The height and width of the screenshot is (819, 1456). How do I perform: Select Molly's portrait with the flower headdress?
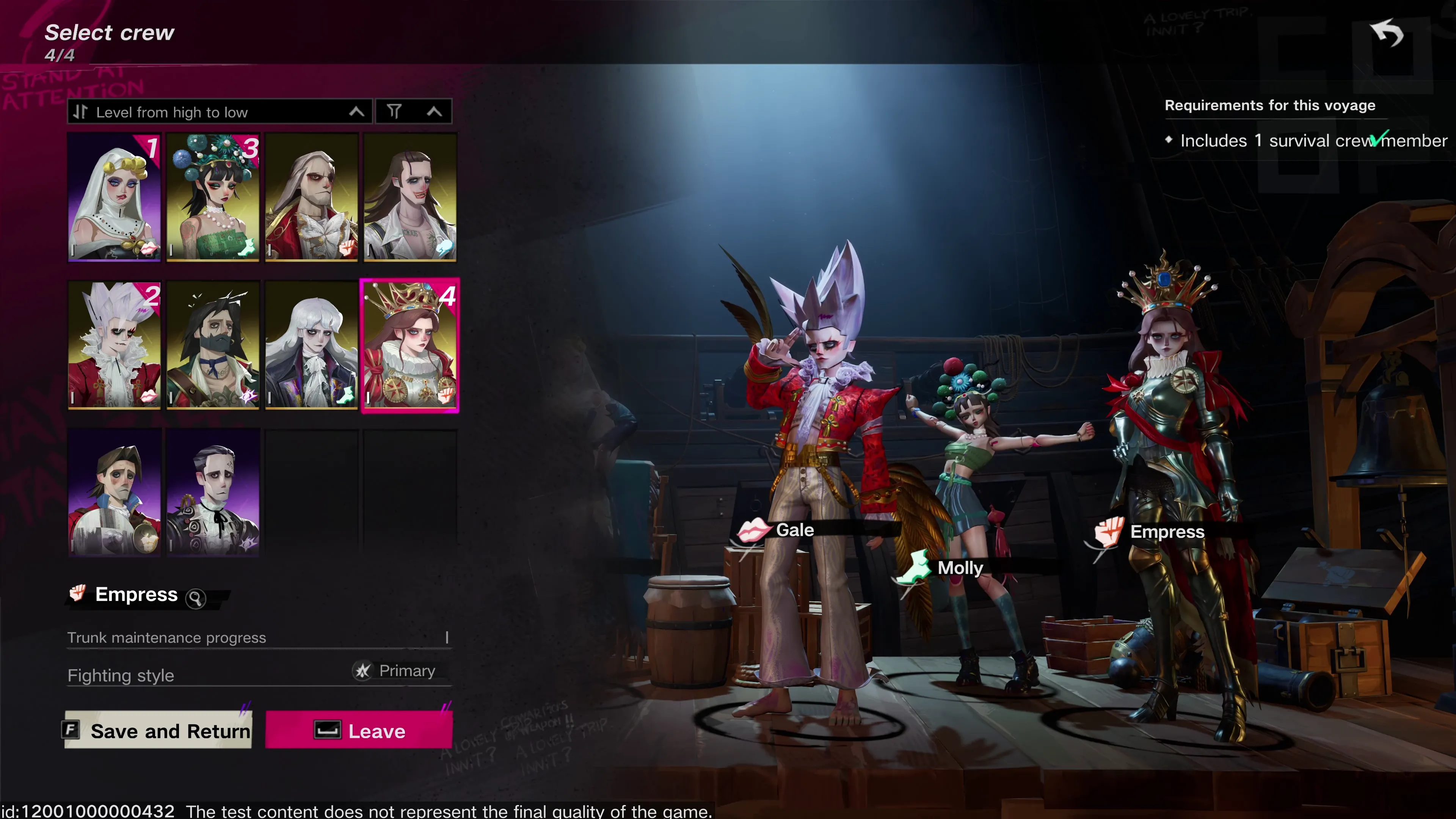[213, 197]
